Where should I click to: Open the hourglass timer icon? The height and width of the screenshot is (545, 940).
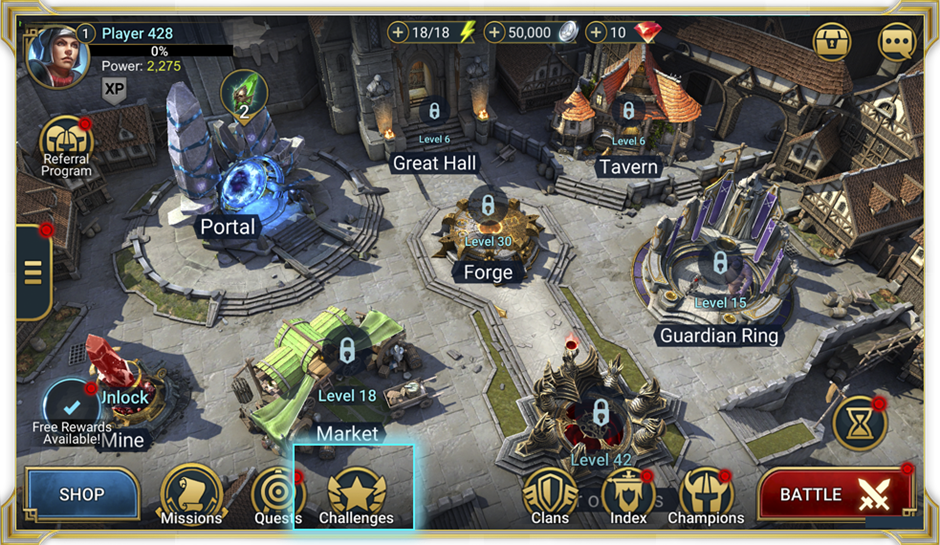860,422
